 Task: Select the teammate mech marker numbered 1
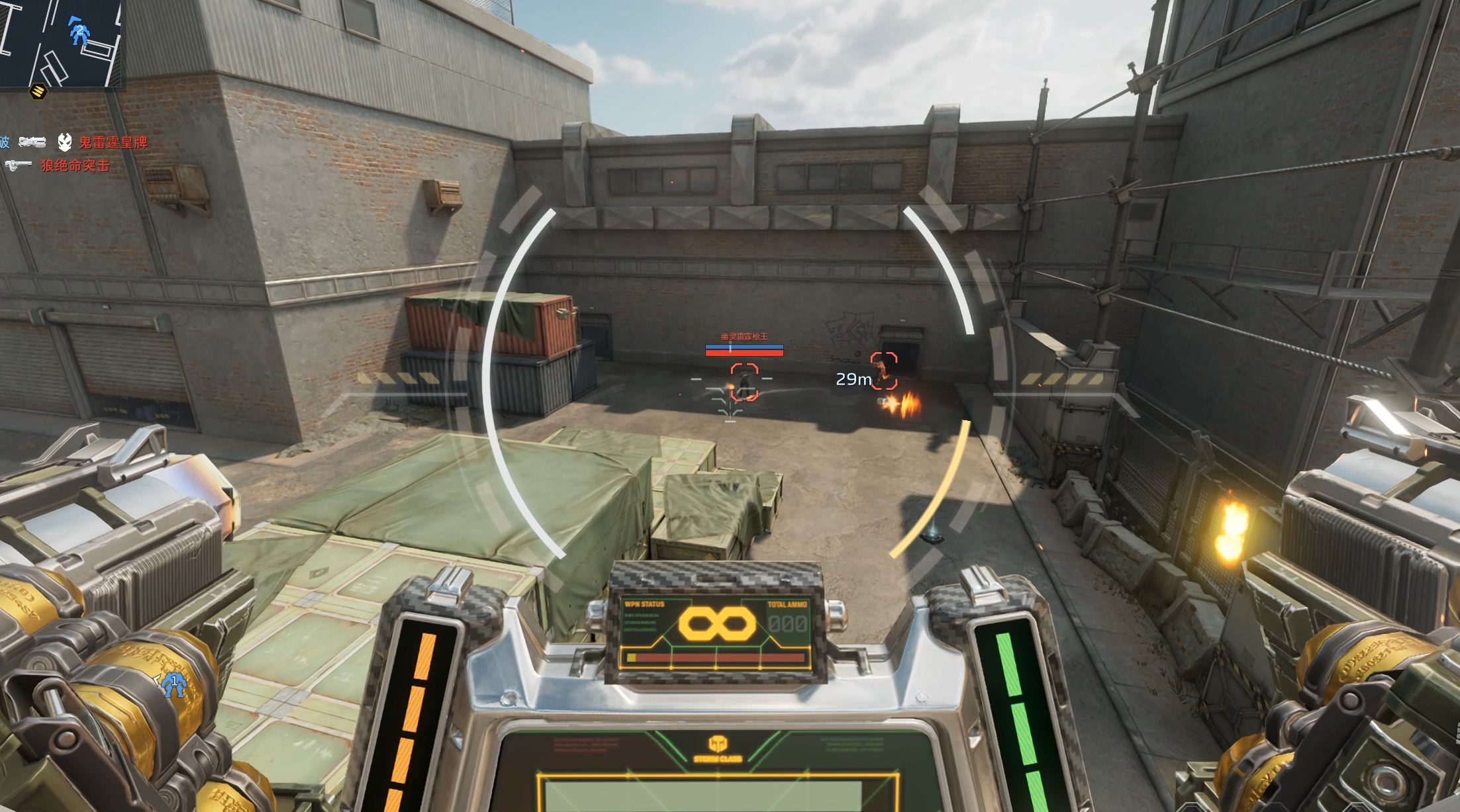(174, 684)
